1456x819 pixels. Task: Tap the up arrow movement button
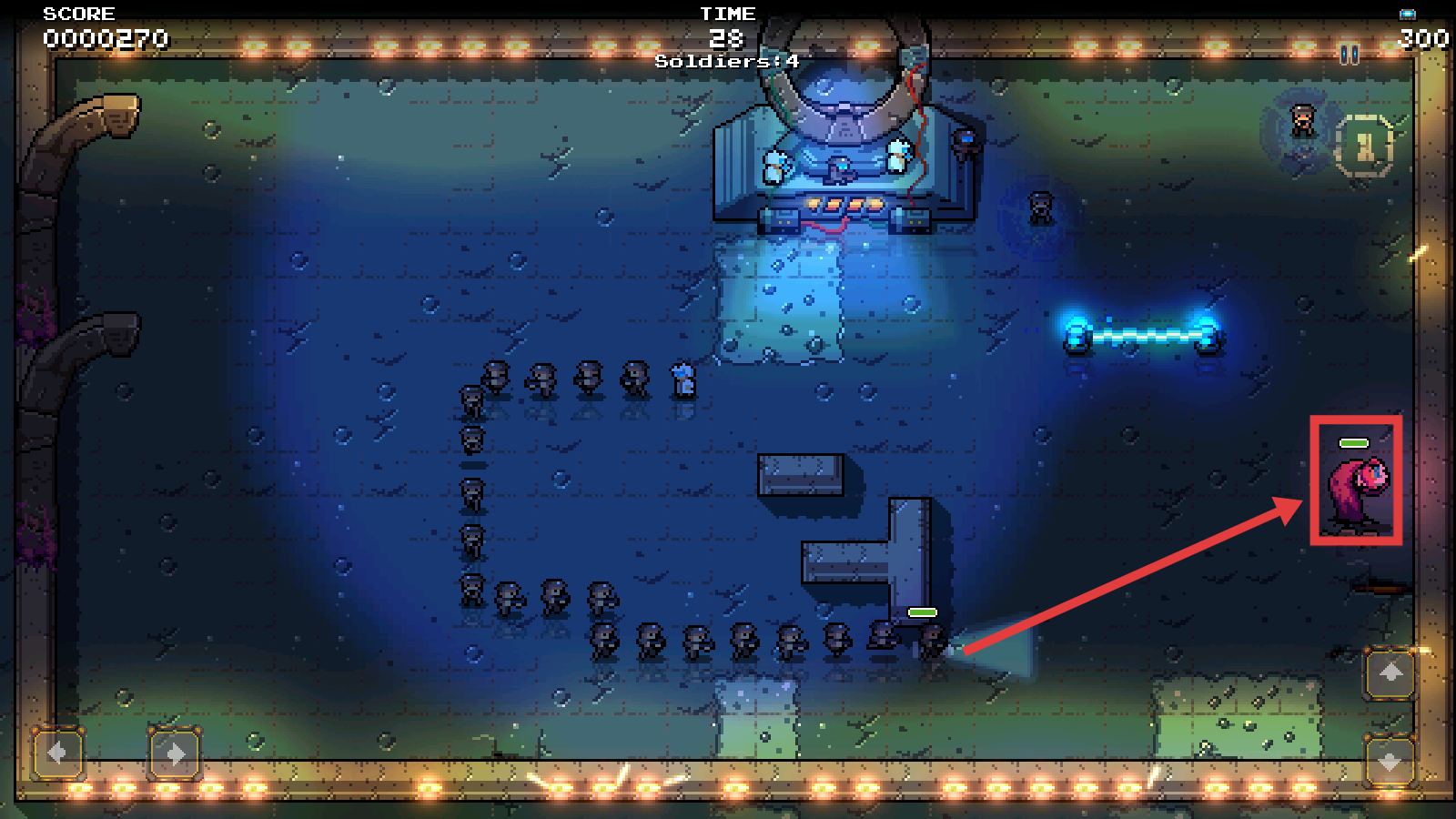click(x=1390, y=673)
